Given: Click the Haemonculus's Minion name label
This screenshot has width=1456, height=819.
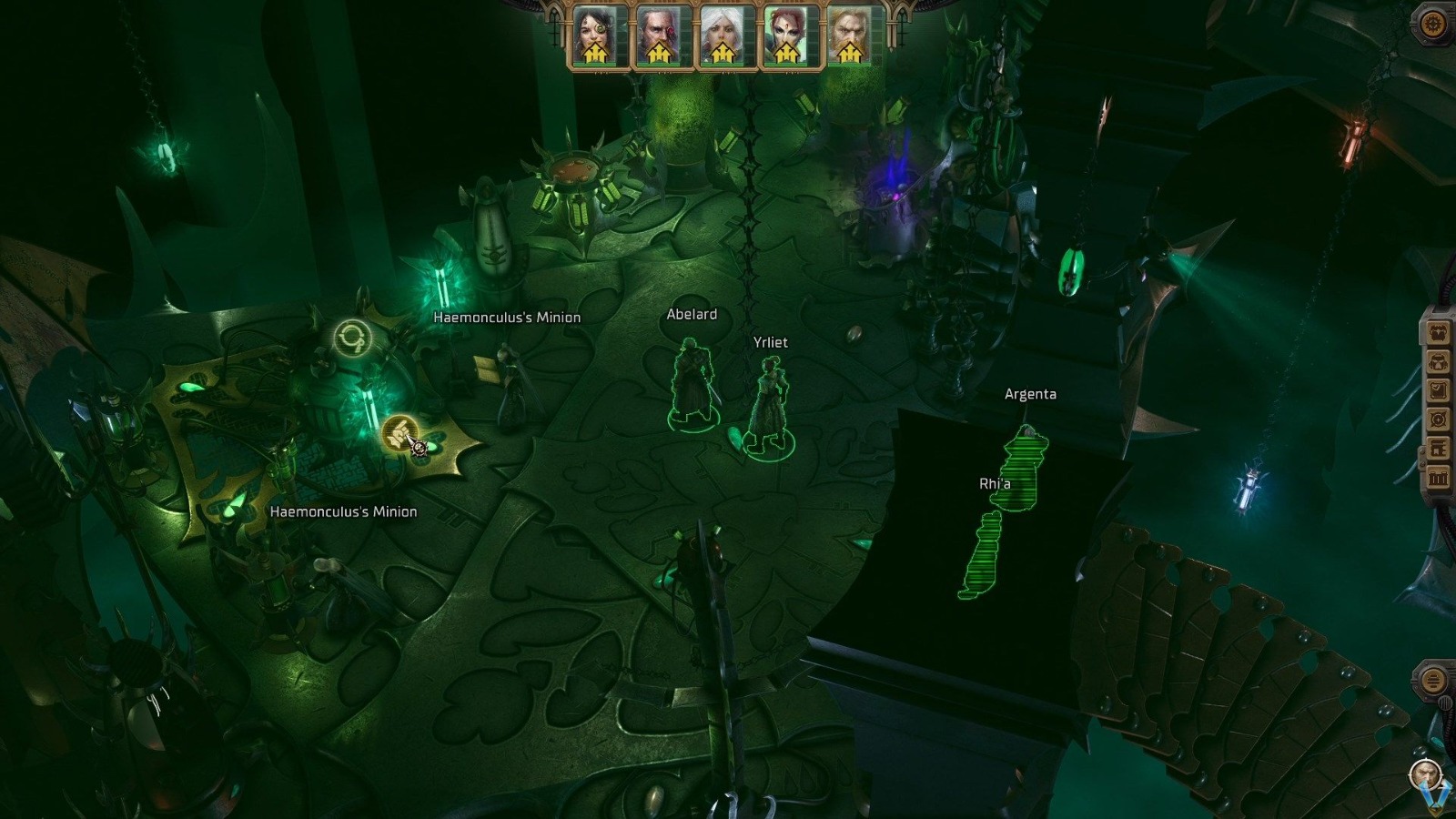Looking at the screenshot, I should 506,318.
